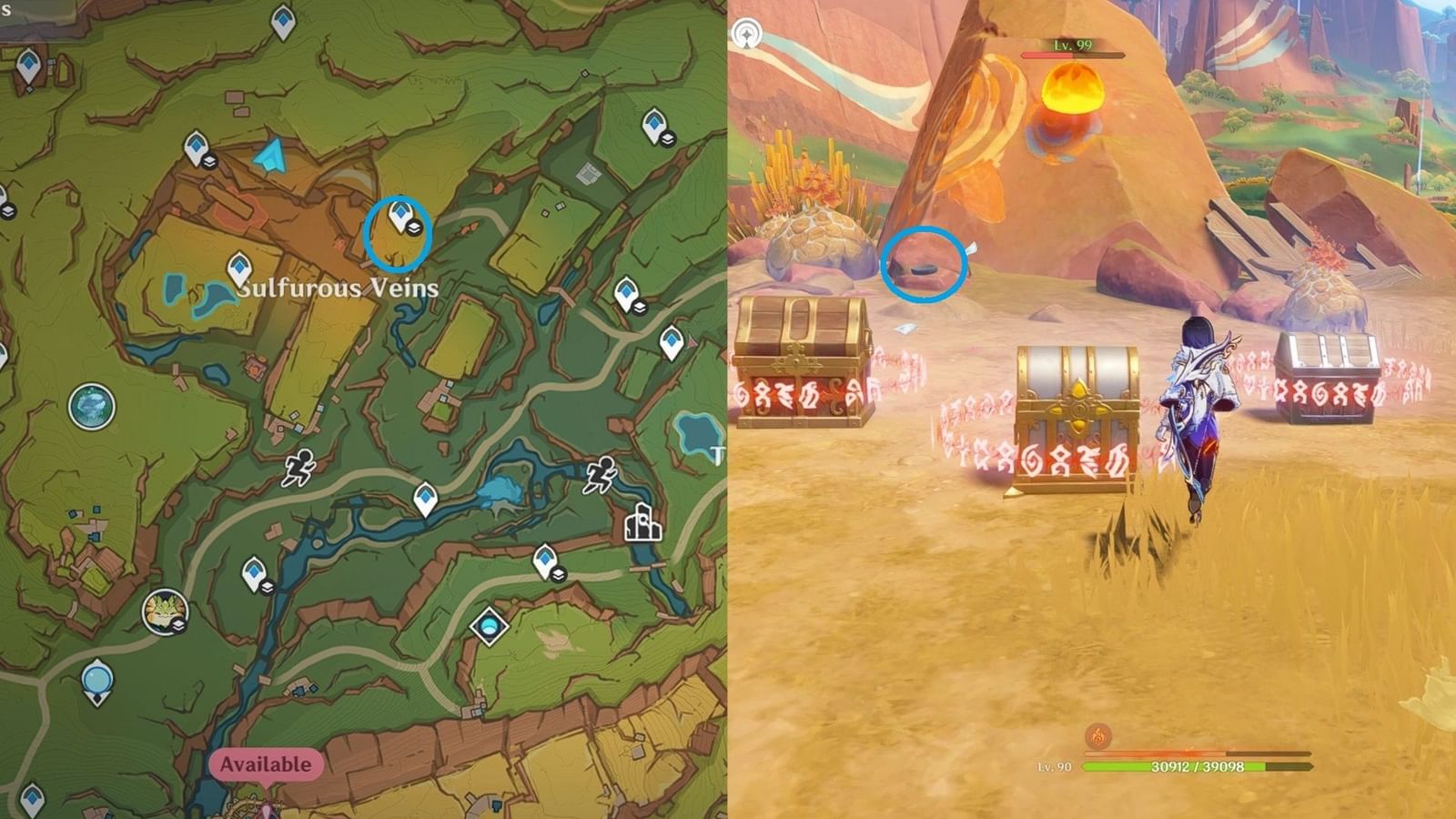The width and height of the screenshot is (1456, 819).
Task: Click the waypoint marker beside the blue lake
Action: click(238, 268)
